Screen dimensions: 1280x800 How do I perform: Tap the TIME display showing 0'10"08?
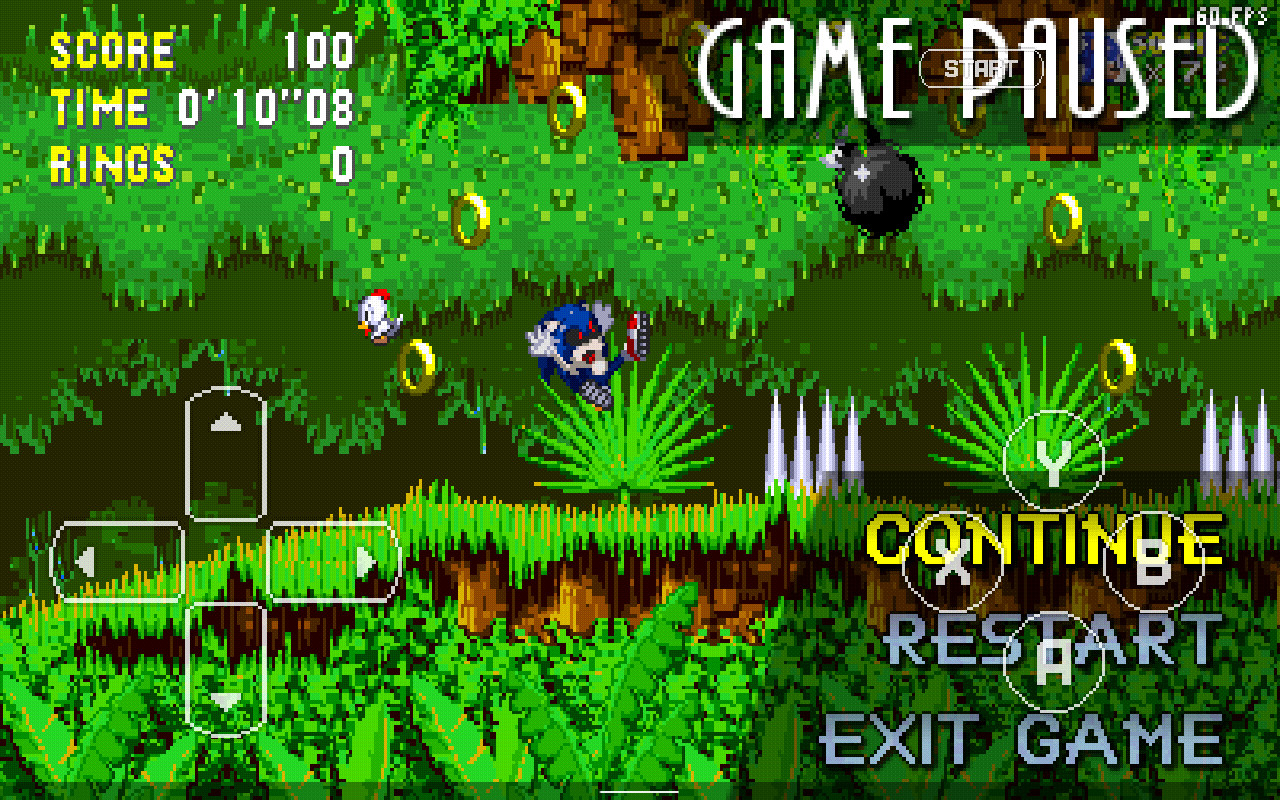[x=200, y=105]
